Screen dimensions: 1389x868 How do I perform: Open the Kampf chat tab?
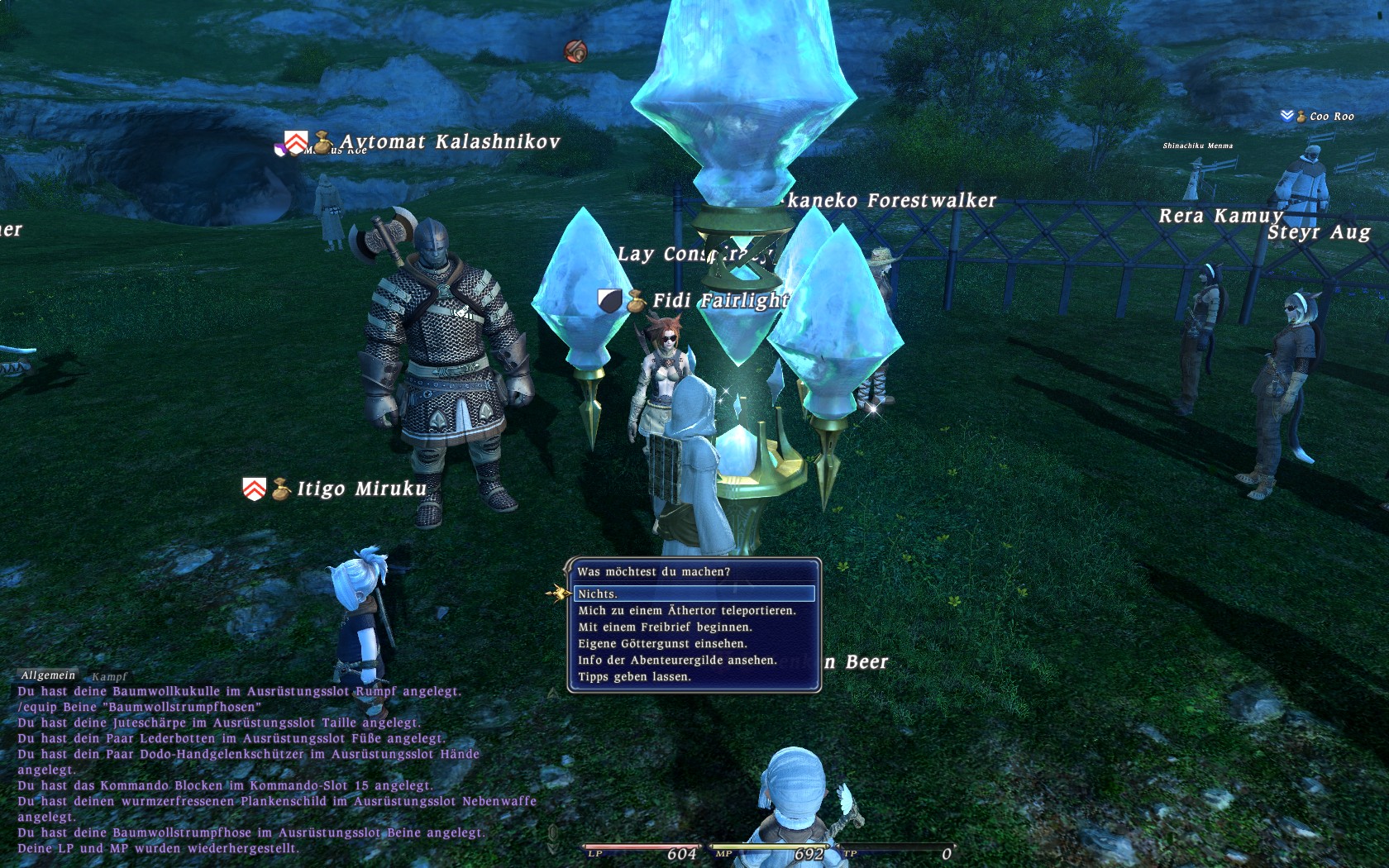point(109,676)
